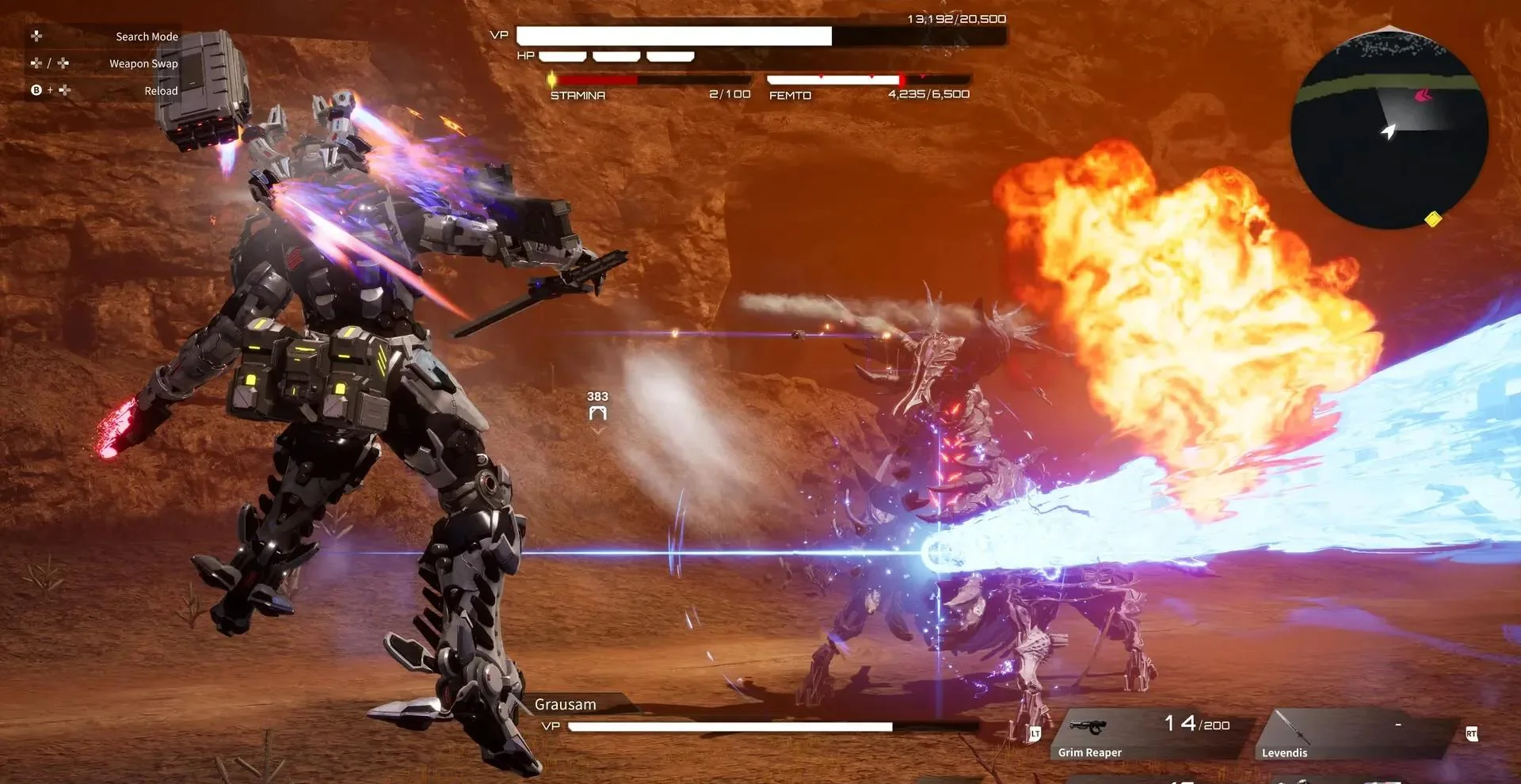Image resolution: width=1521 pixels, height=784 pixels.
Task: Click the white target lock-on reticle
Action: (597, 413)
